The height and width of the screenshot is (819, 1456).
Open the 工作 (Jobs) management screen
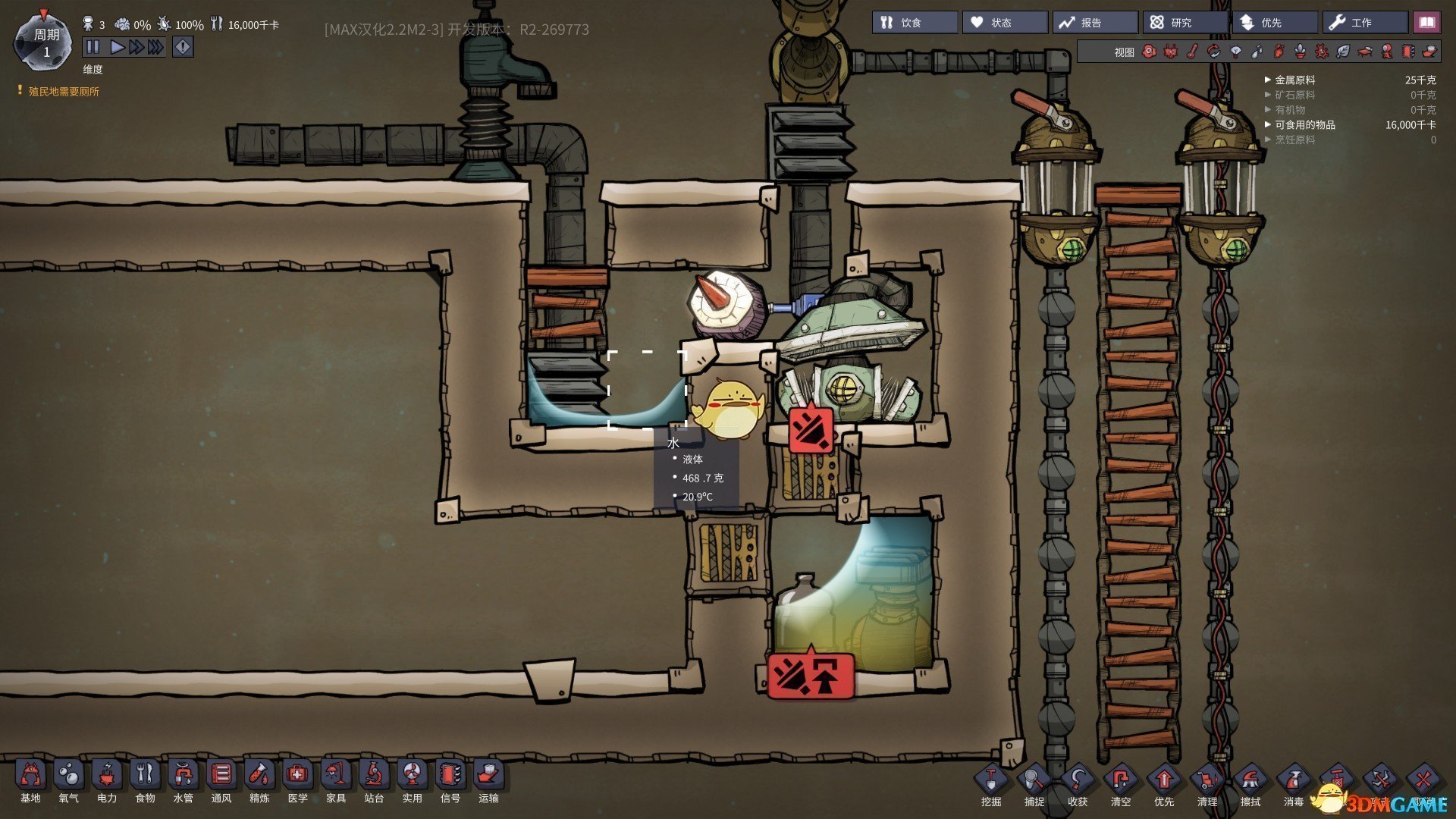[x=1365, y=23]
